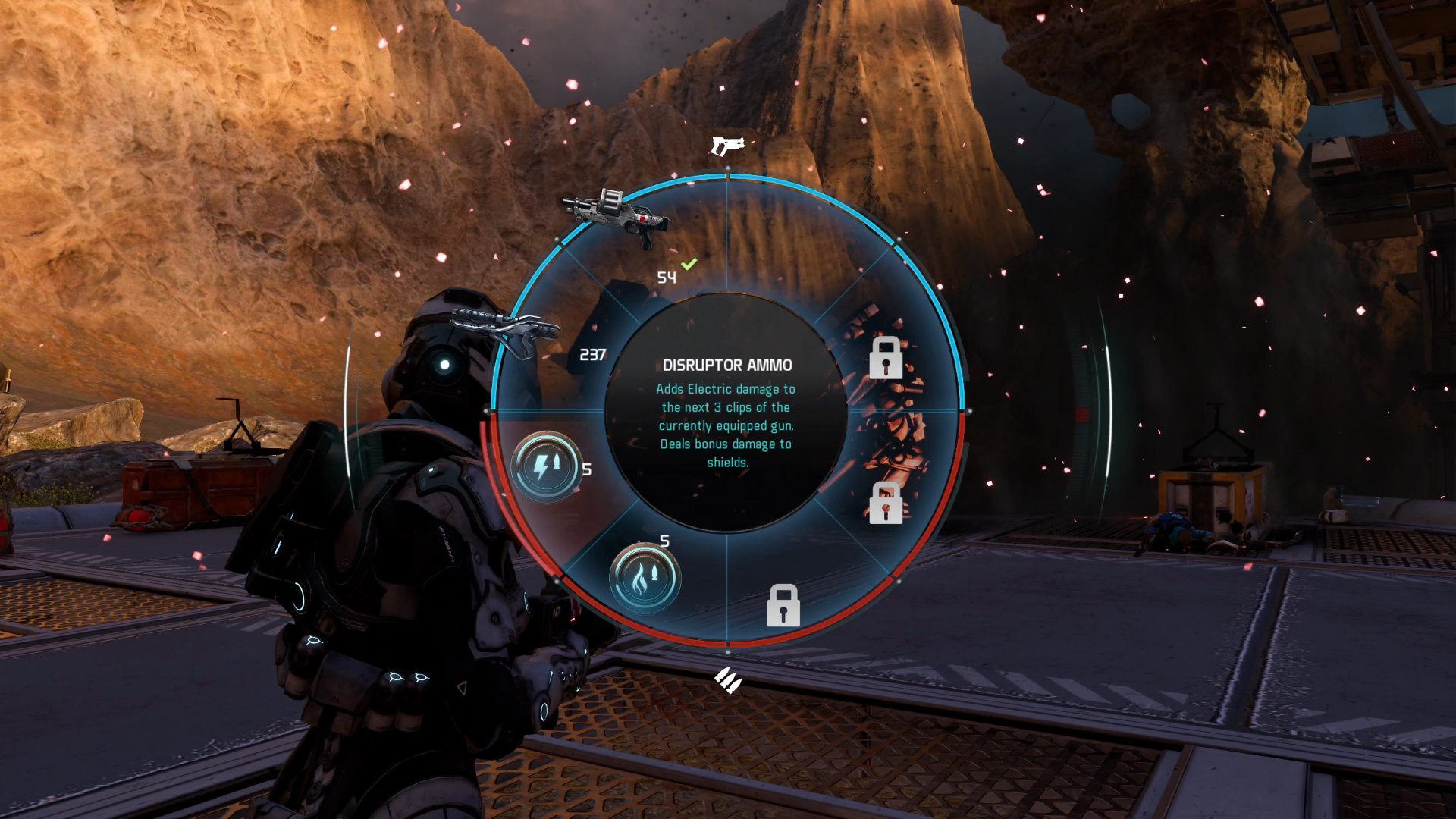Select the pistol category icon above the wheel

click(x=726, y=144)
